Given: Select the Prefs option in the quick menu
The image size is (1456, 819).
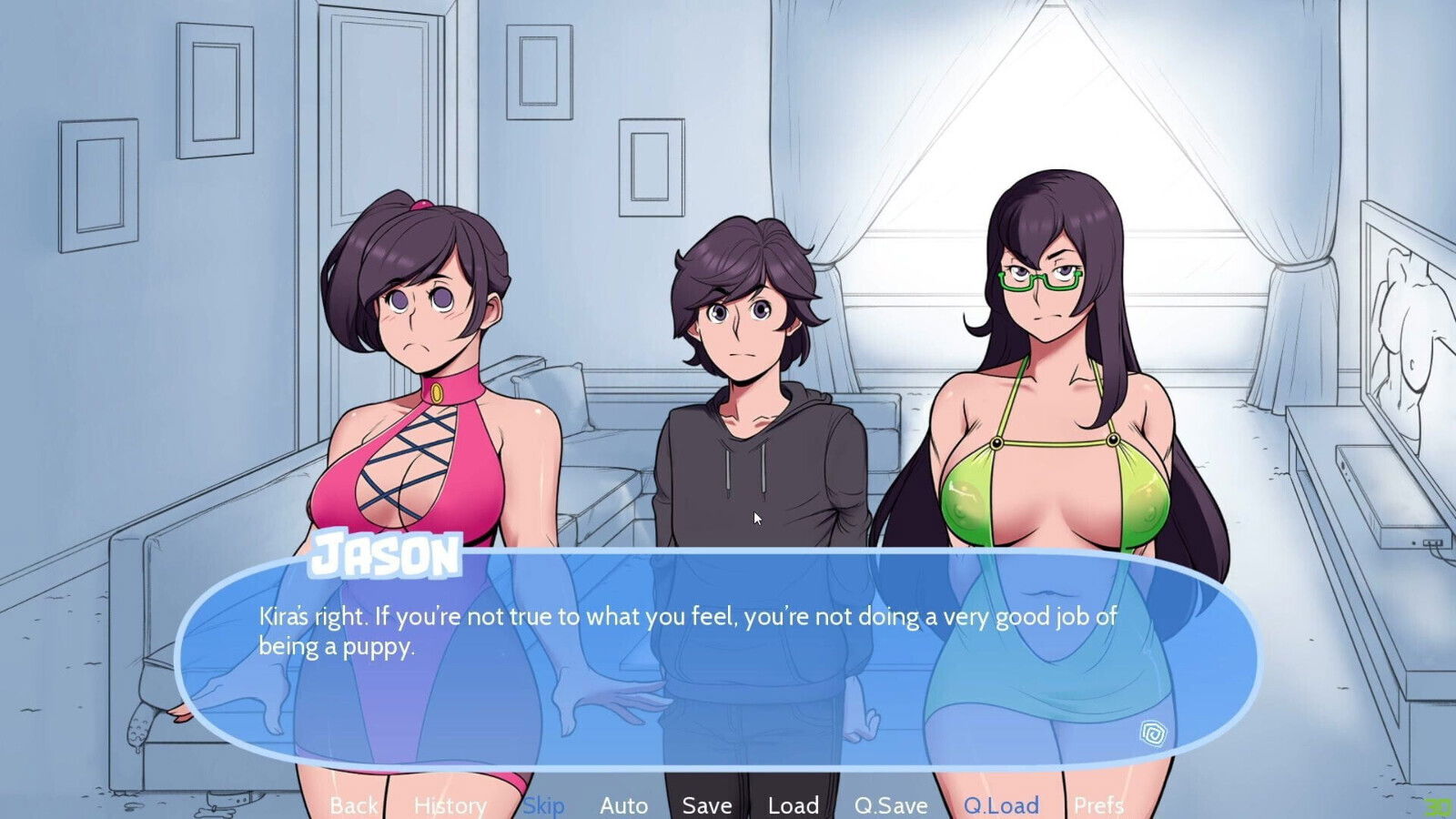Looking at the screenshot, I should pos(1098,804).
